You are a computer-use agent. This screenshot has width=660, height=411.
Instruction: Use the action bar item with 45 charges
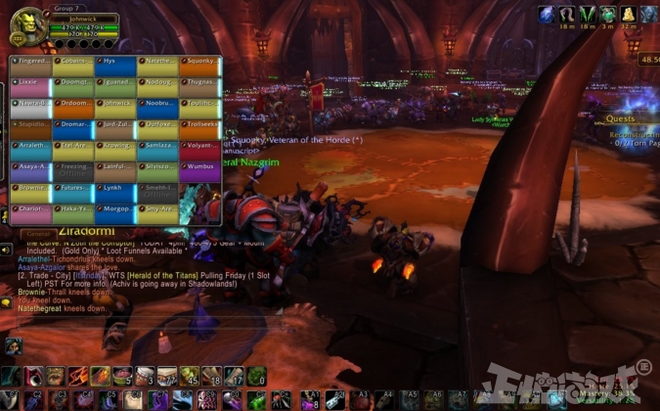click(x=189, y=376)
